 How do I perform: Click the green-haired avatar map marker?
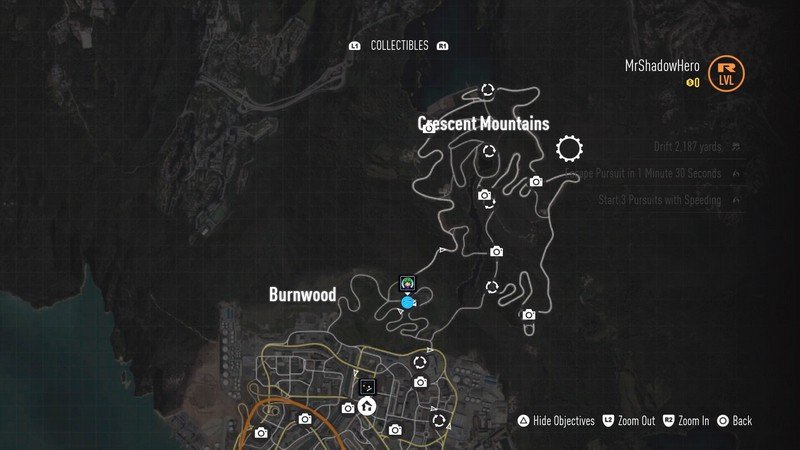408,283
